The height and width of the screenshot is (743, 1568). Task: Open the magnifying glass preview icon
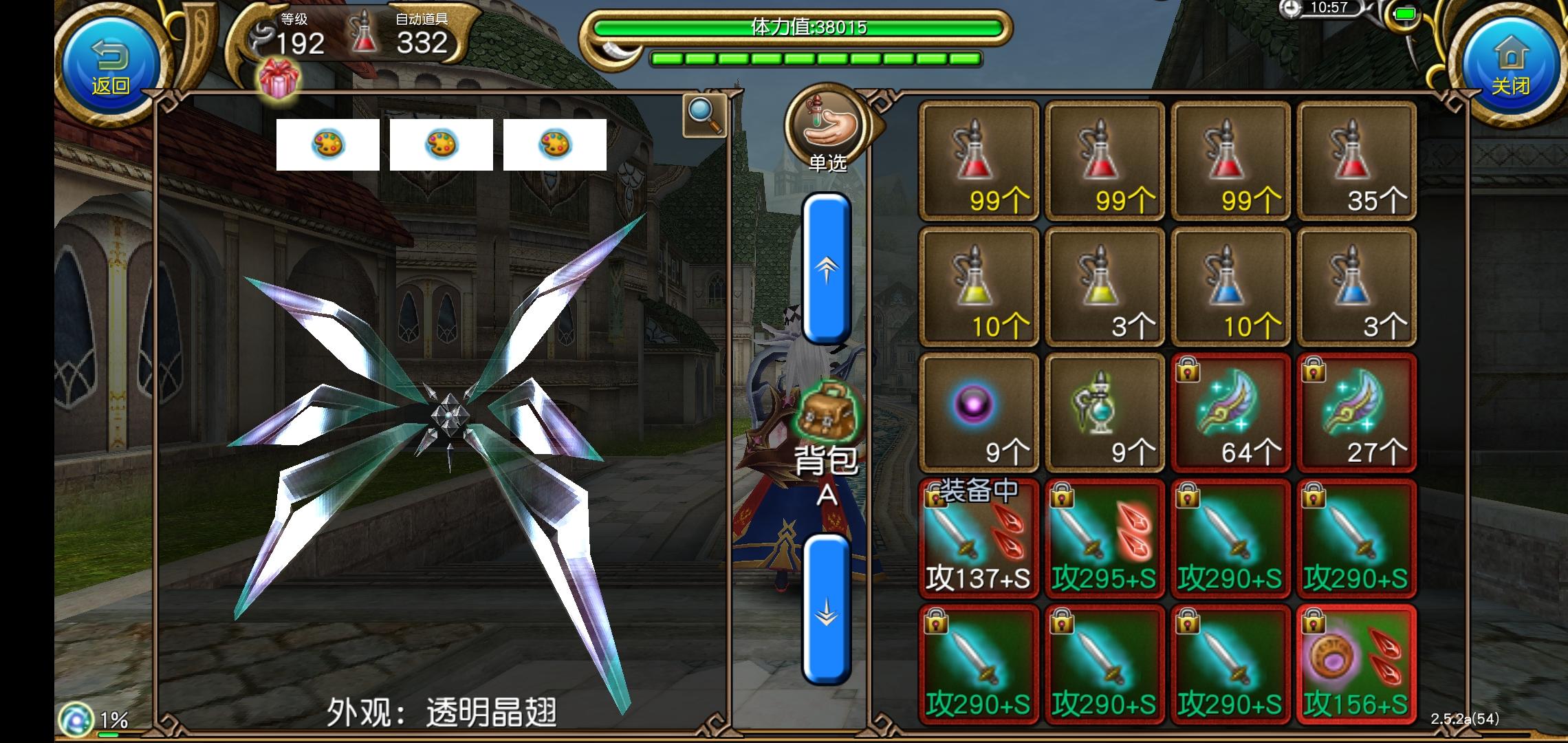tap(703, 114)
